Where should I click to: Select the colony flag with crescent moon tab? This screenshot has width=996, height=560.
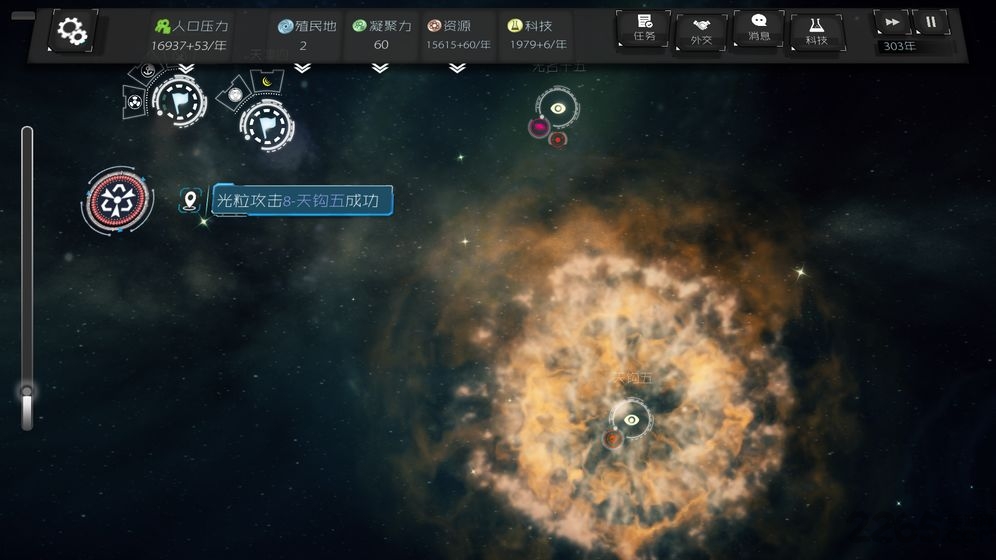(x=267, y=124)
